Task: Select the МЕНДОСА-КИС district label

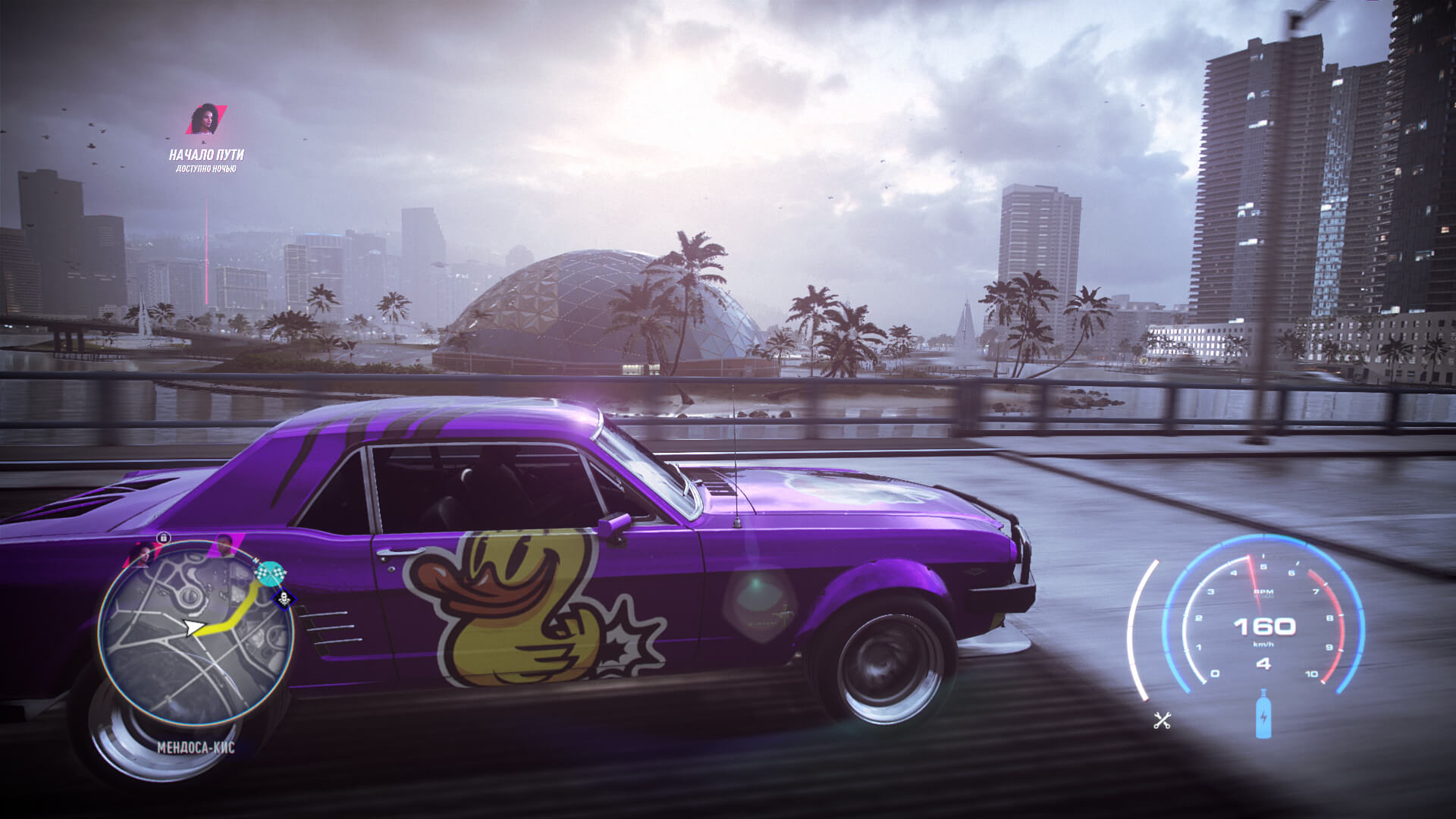Action: [194, 745]
